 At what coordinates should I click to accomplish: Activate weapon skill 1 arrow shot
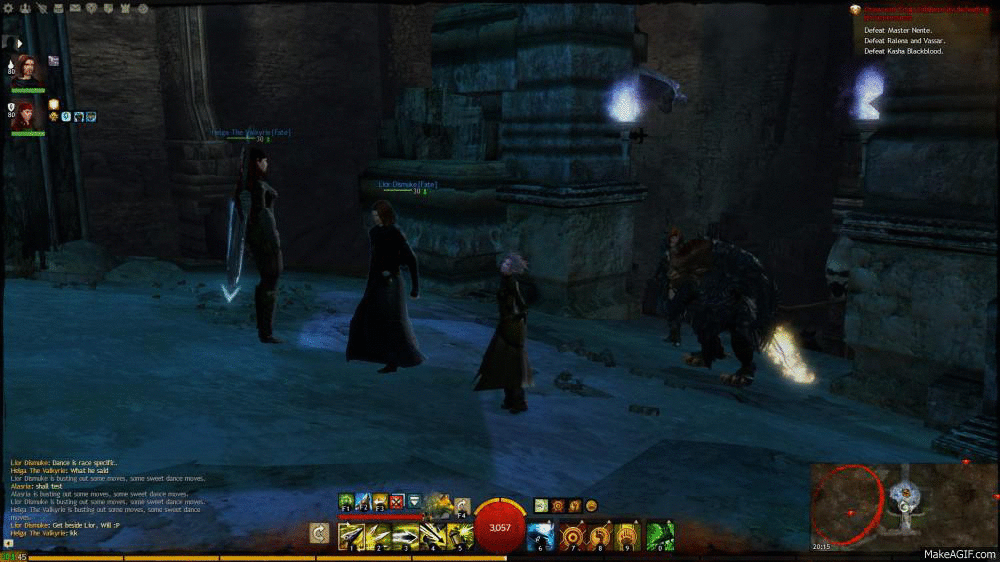coord(349,536)
